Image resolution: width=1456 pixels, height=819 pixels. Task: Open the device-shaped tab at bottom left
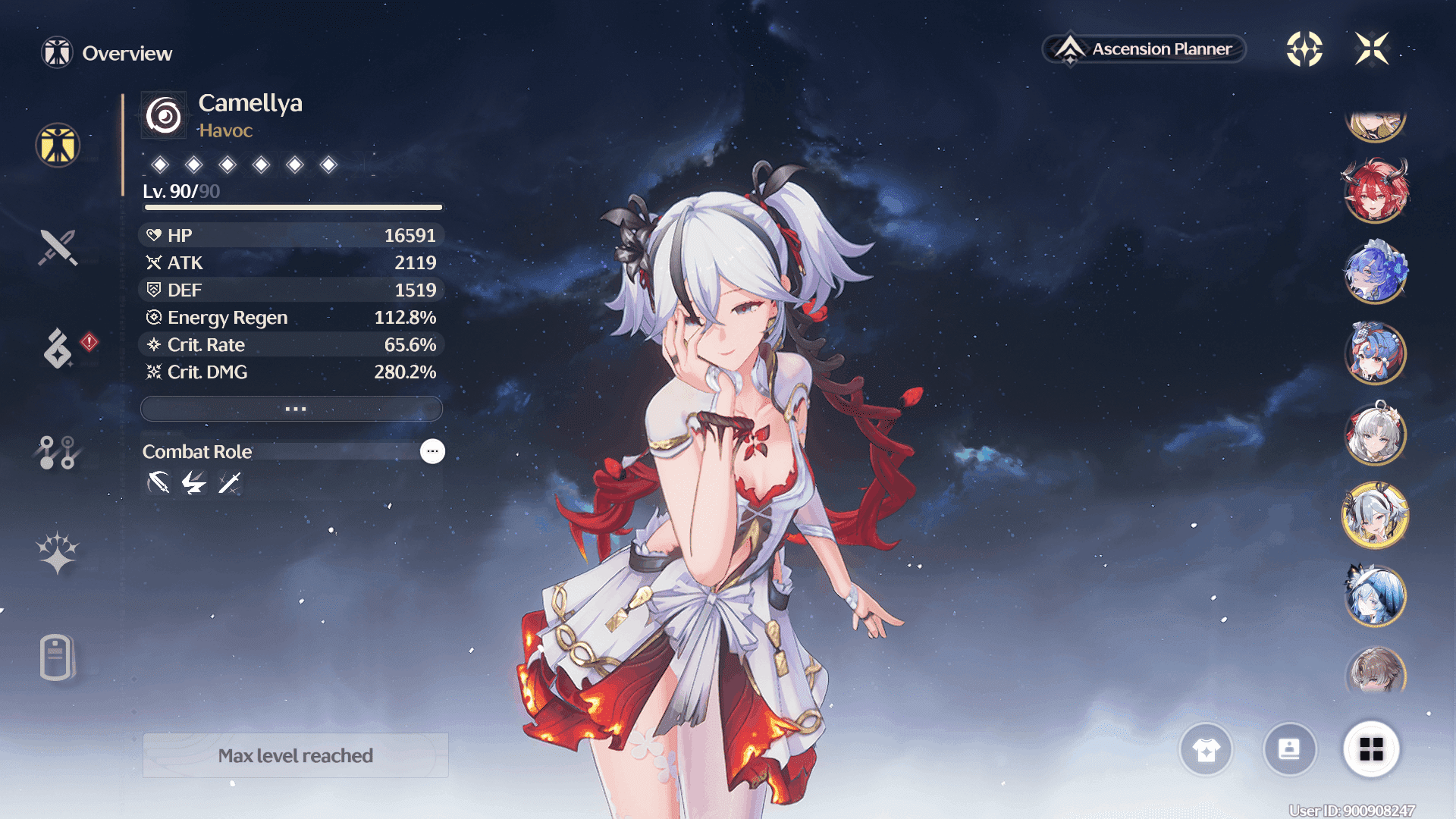tap(58, 657)
